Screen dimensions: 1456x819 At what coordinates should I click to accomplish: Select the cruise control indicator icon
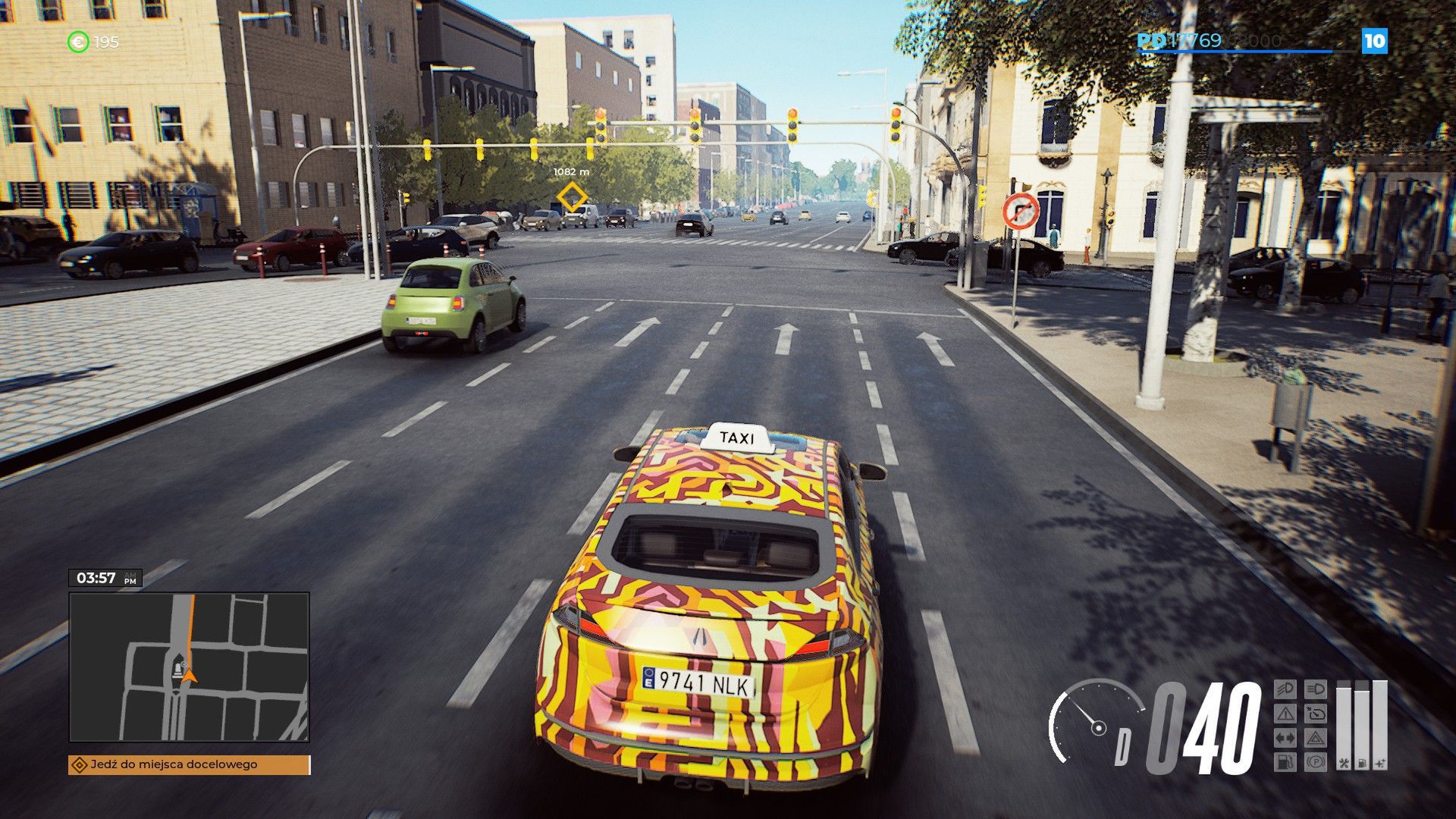point(1316,714)
